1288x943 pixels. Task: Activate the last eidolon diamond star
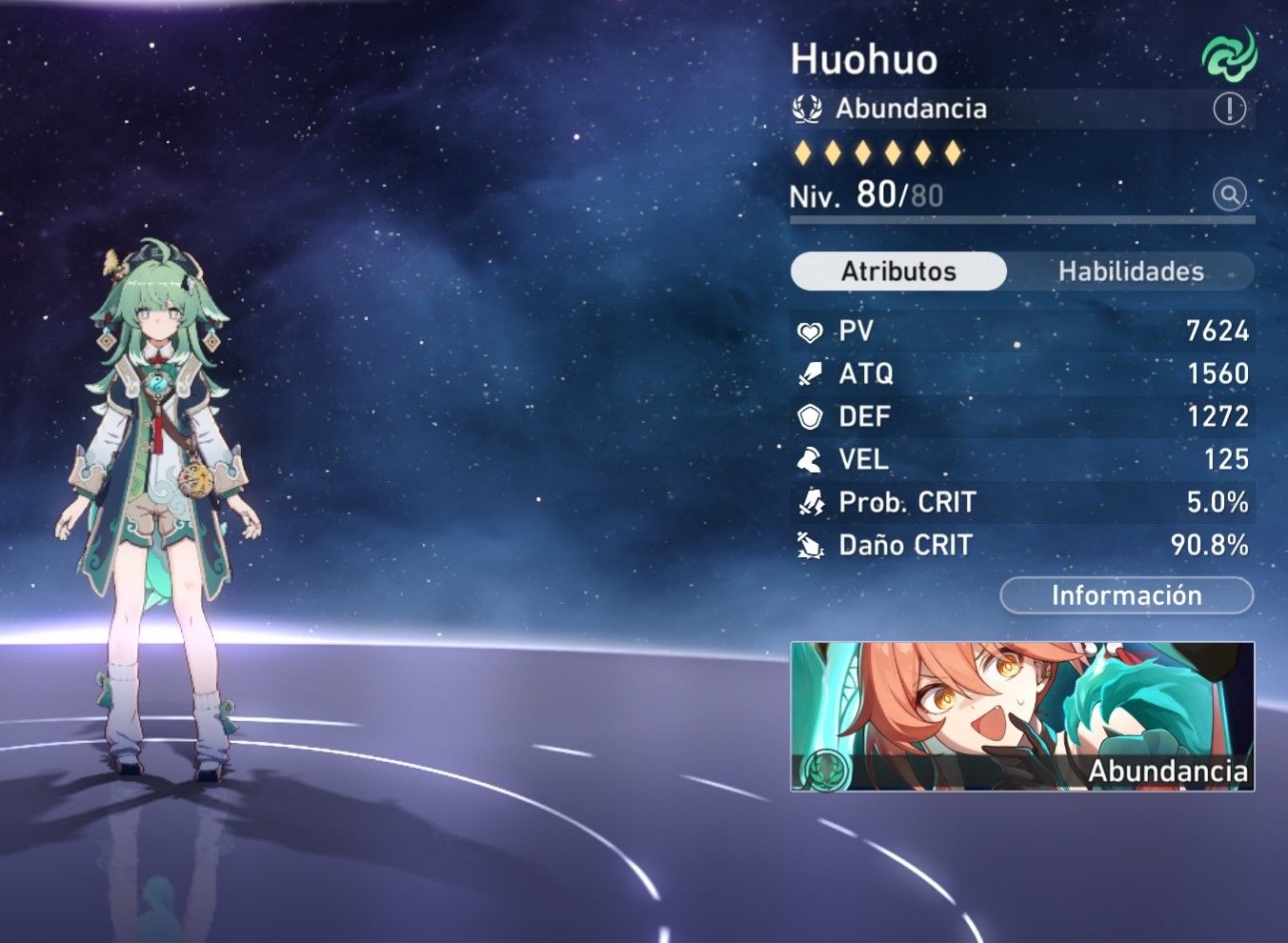(x=950, y=153)
